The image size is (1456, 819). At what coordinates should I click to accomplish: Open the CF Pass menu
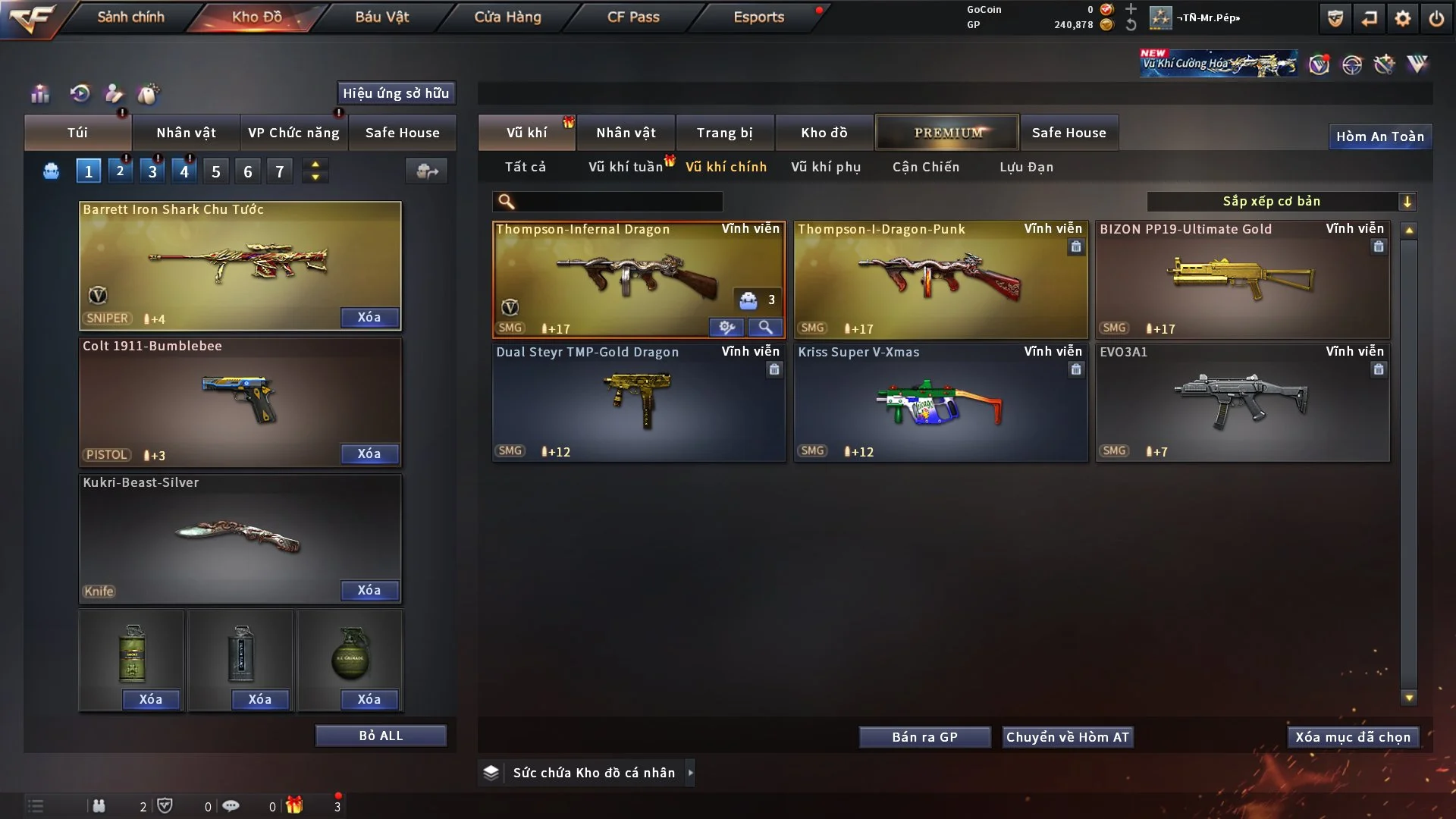[x=633, y=17]
